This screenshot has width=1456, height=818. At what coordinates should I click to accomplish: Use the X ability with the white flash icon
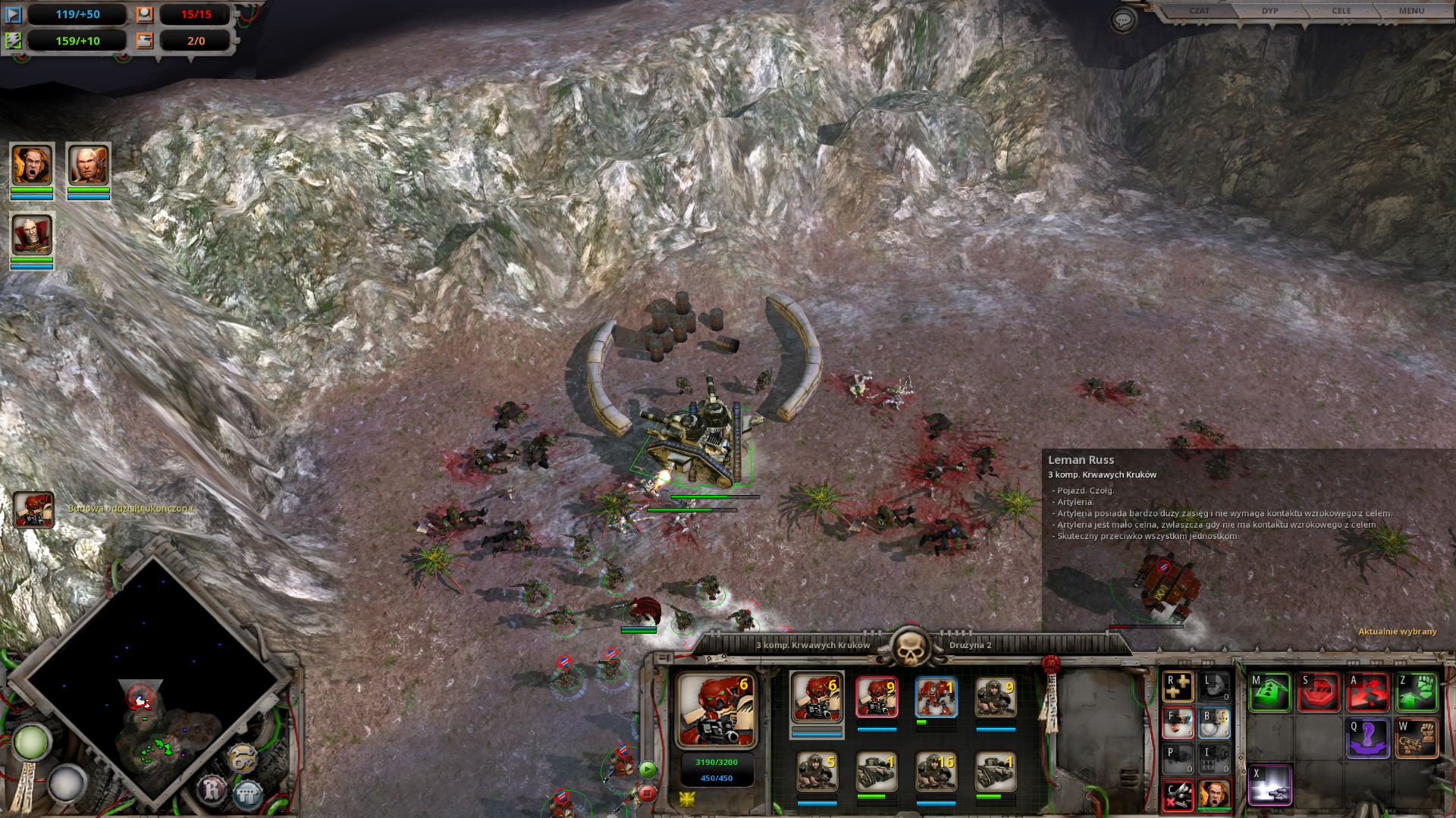pos(1270,785)
